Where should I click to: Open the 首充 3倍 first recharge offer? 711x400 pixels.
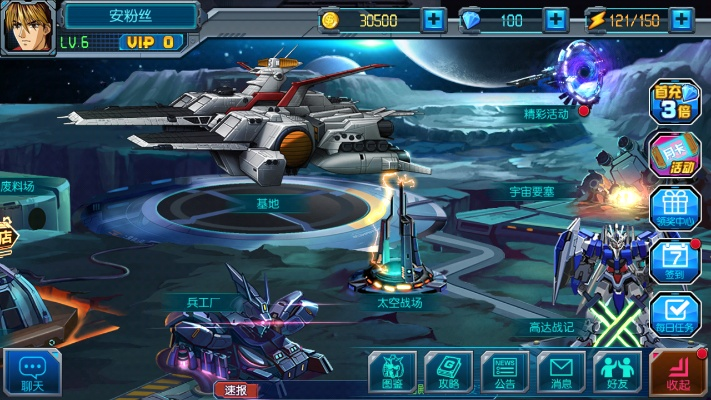675,102
